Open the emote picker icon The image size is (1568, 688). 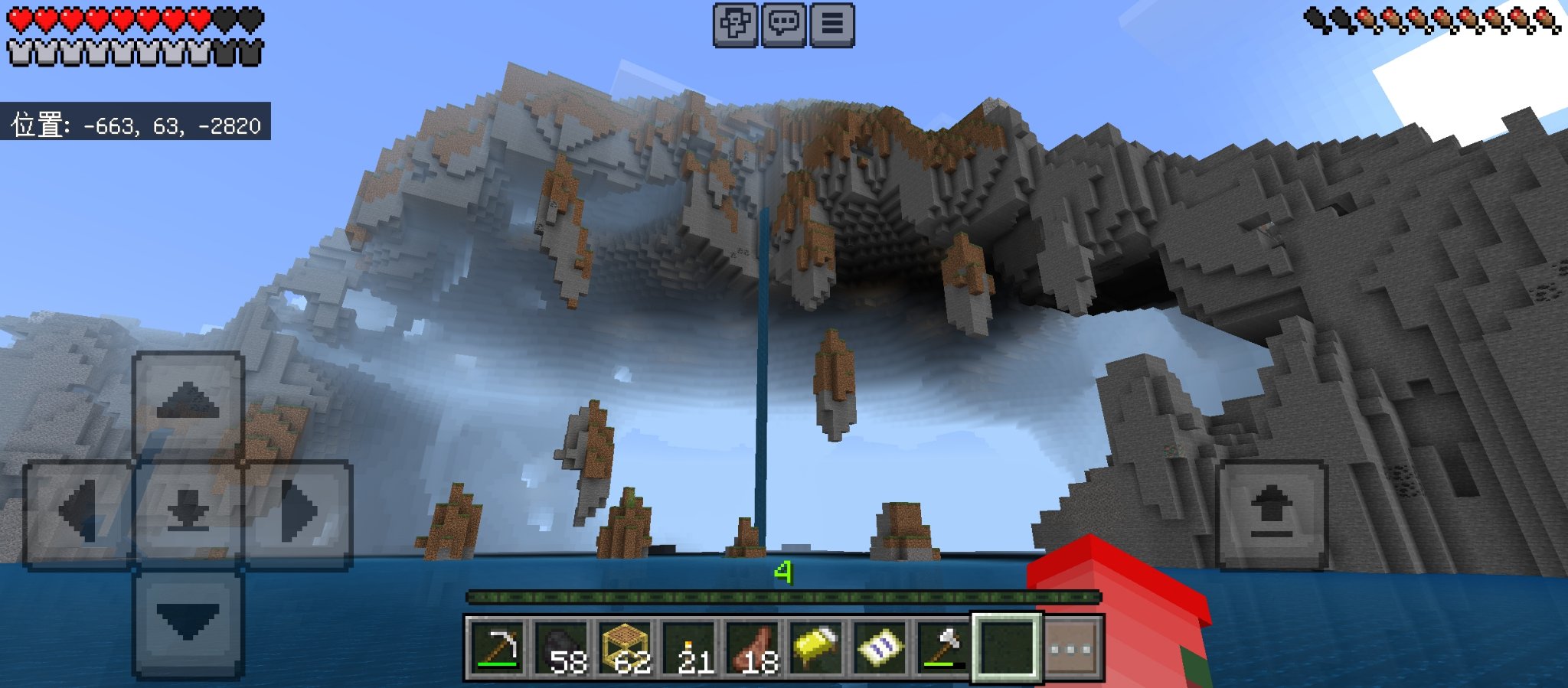[x=734, y=24]
